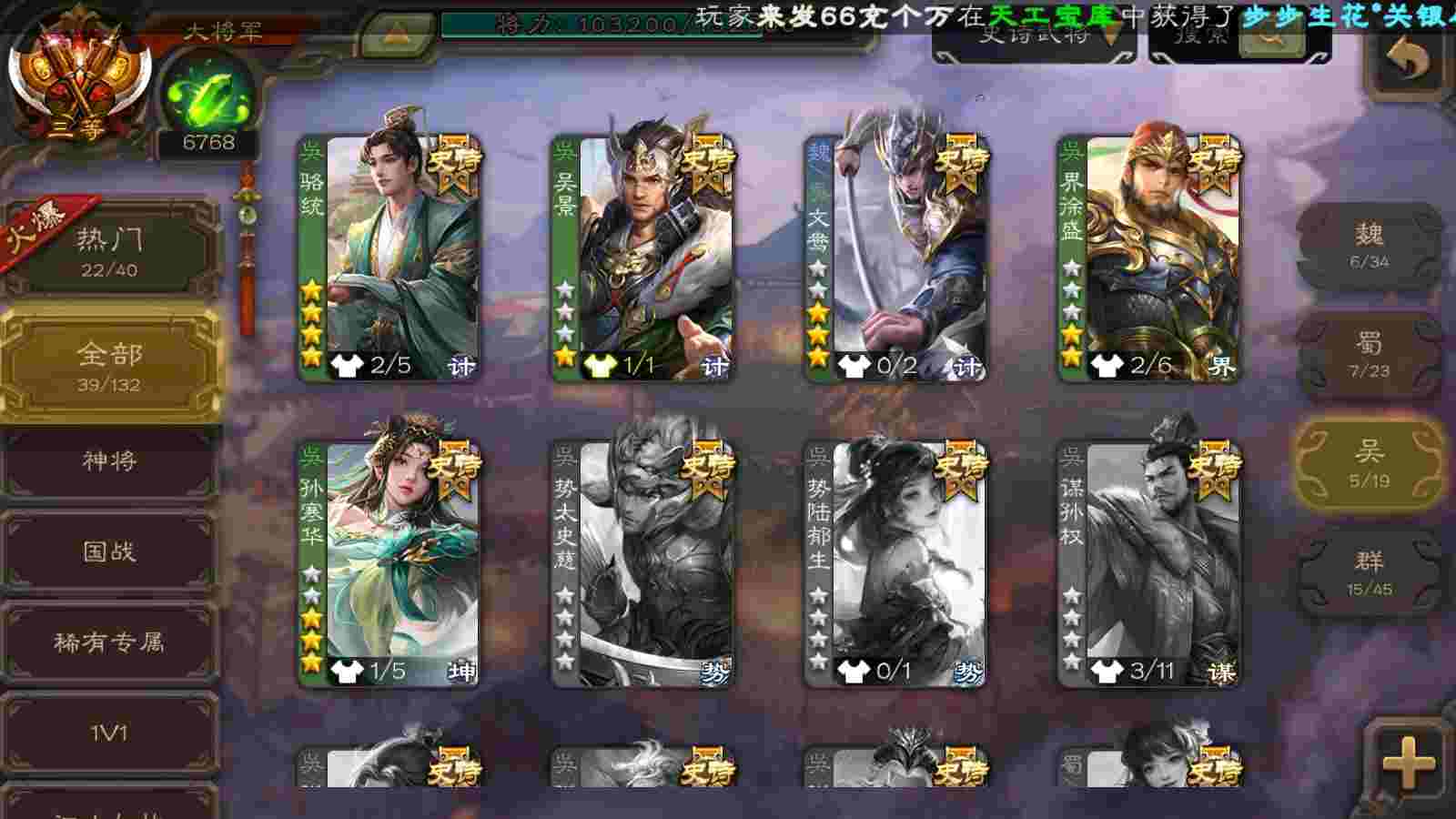Switch to the 1V1 category
The image size is (1456, 819).
click(109, 733)
